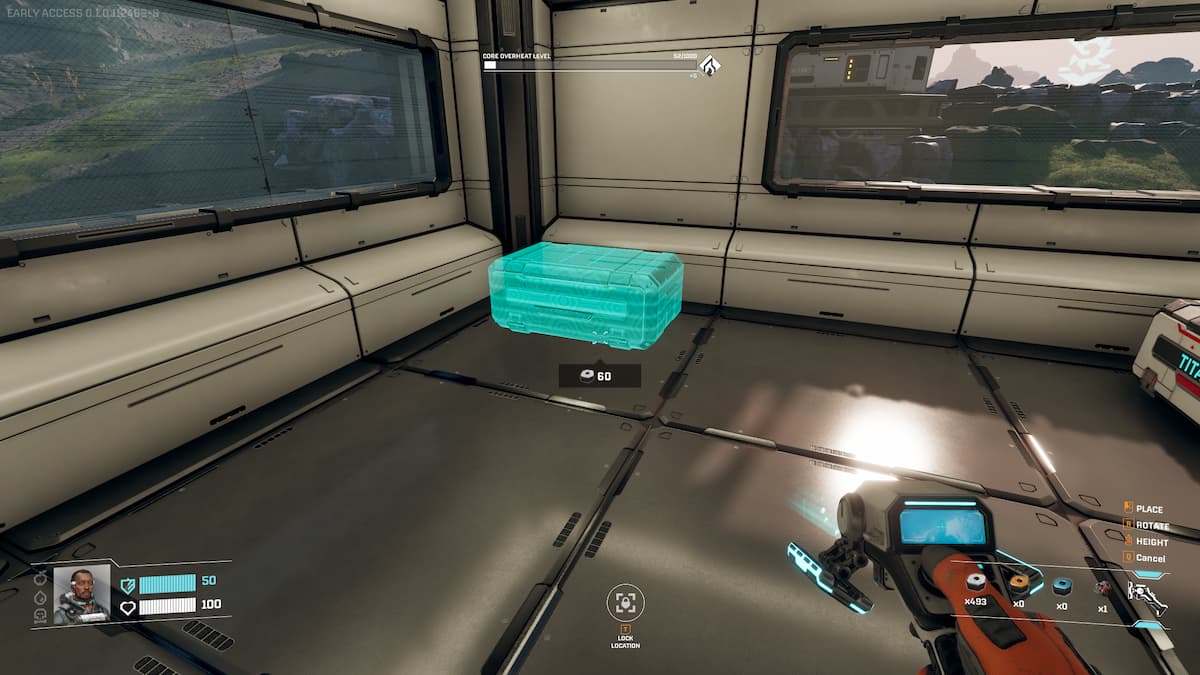
Task: Click the red item icon showing x1
Action: click(x=1103, y=587)
